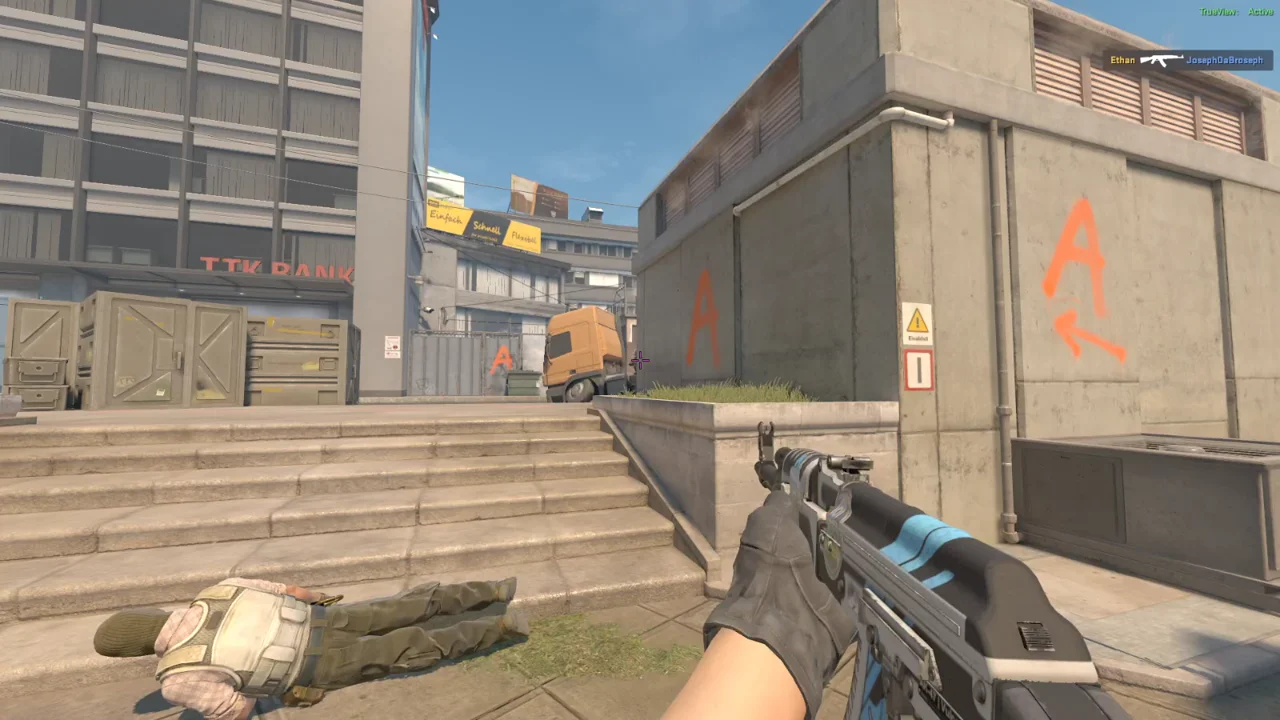Click the Ethan killfeed entry
The image size is (1280, 720).
click(1188, 60)
